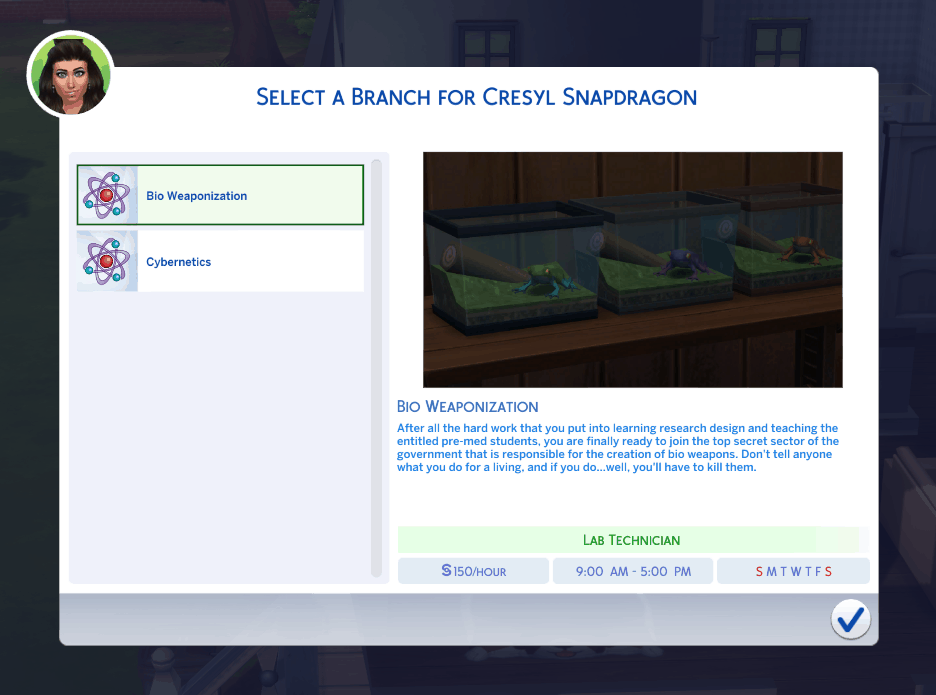This screenshot has height=695, width=936.
Task: Choose the Cybernetics career branch
Action: pos(220,262)
